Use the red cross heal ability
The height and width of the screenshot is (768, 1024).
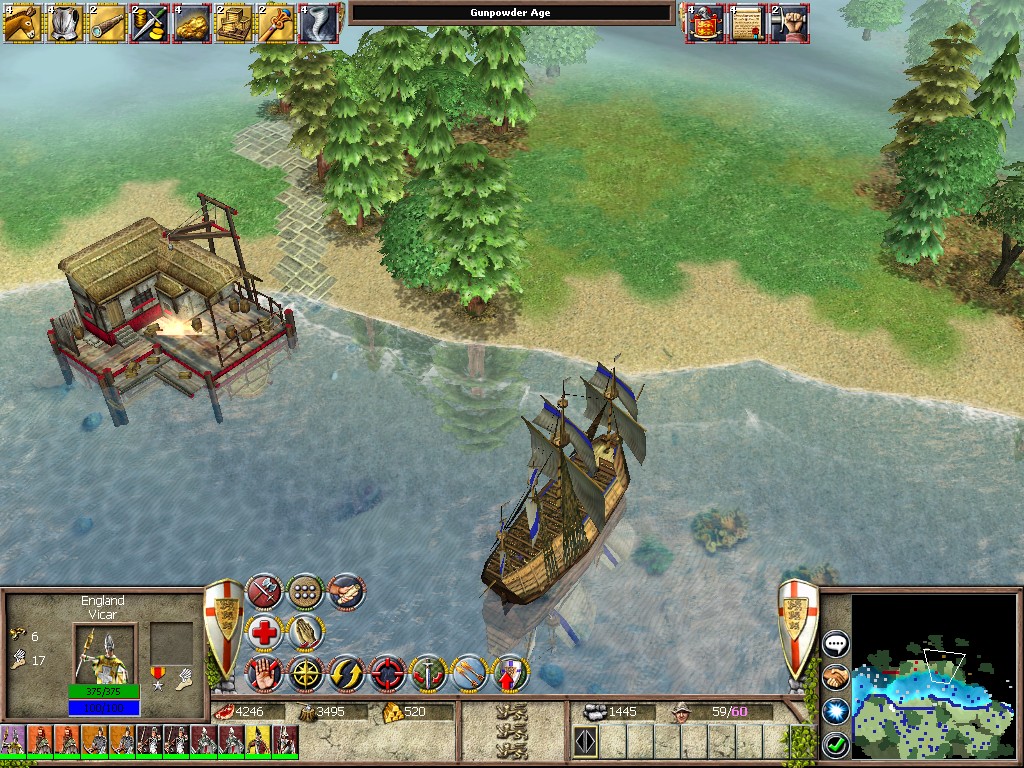pyautogui.click(x=264, y=632)
